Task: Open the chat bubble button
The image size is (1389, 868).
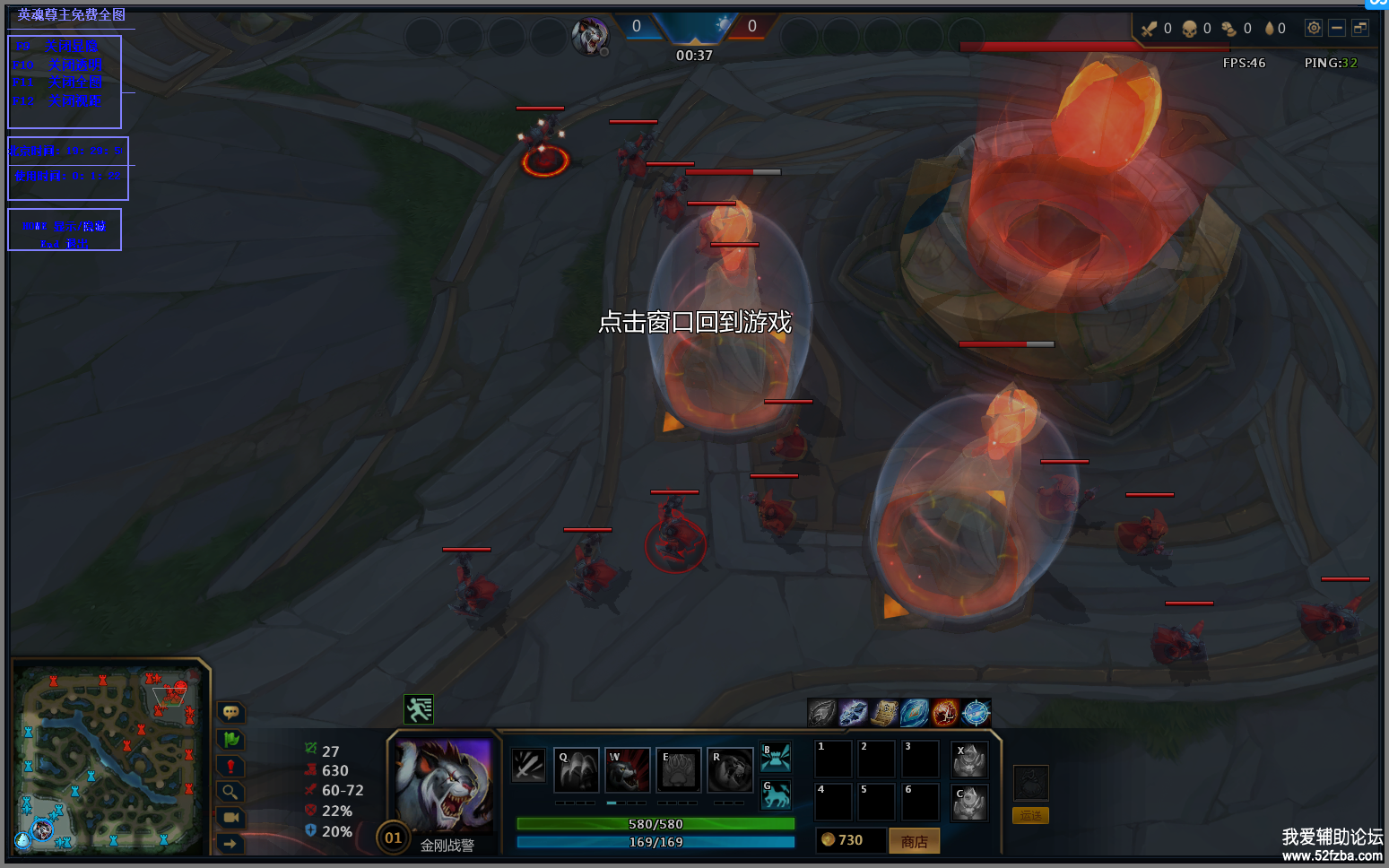Action: click(x=230, y=712)
